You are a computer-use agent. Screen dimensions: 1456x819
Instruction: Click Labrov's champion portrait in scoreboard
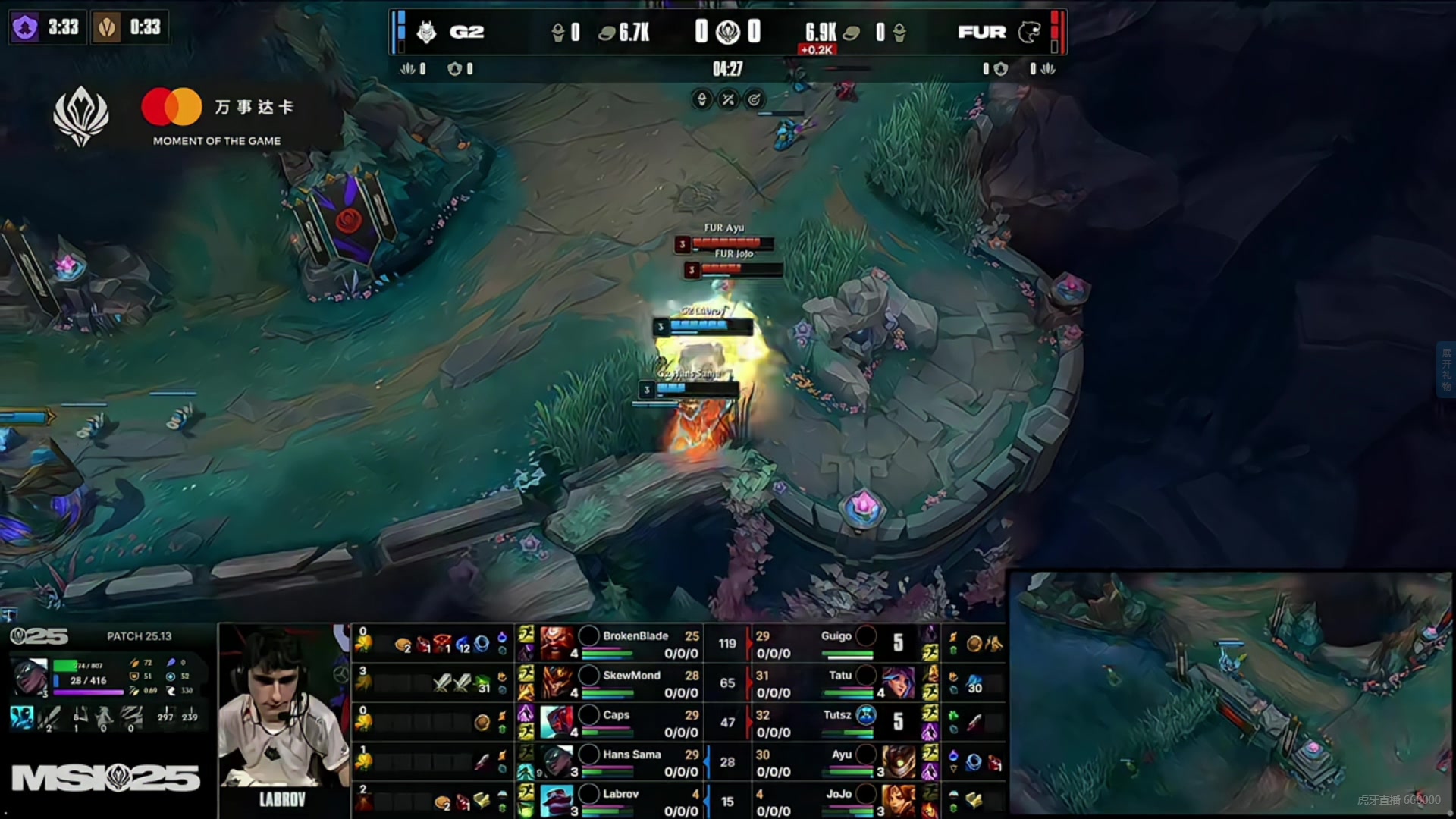pos(557,801)
